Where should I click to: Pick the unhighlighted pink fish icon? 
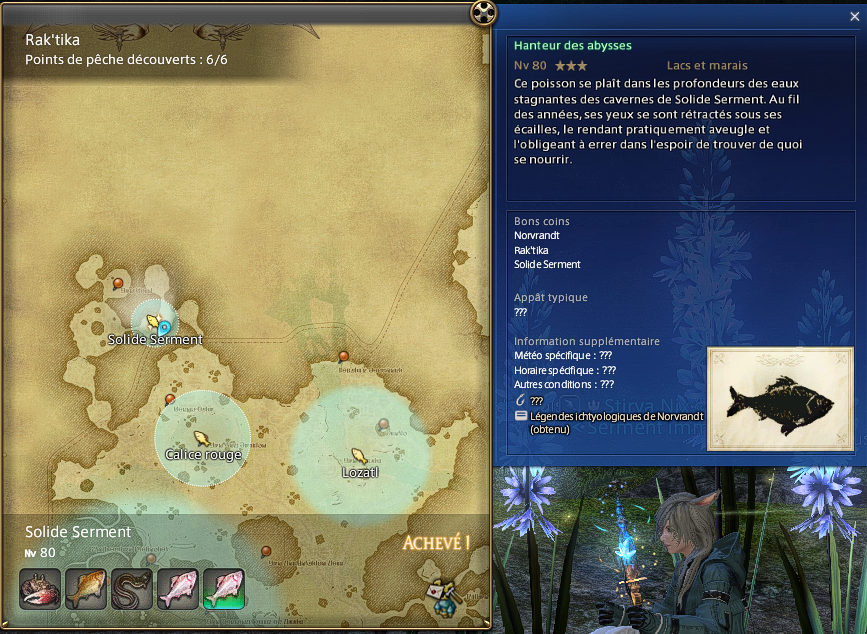[178, 589]
